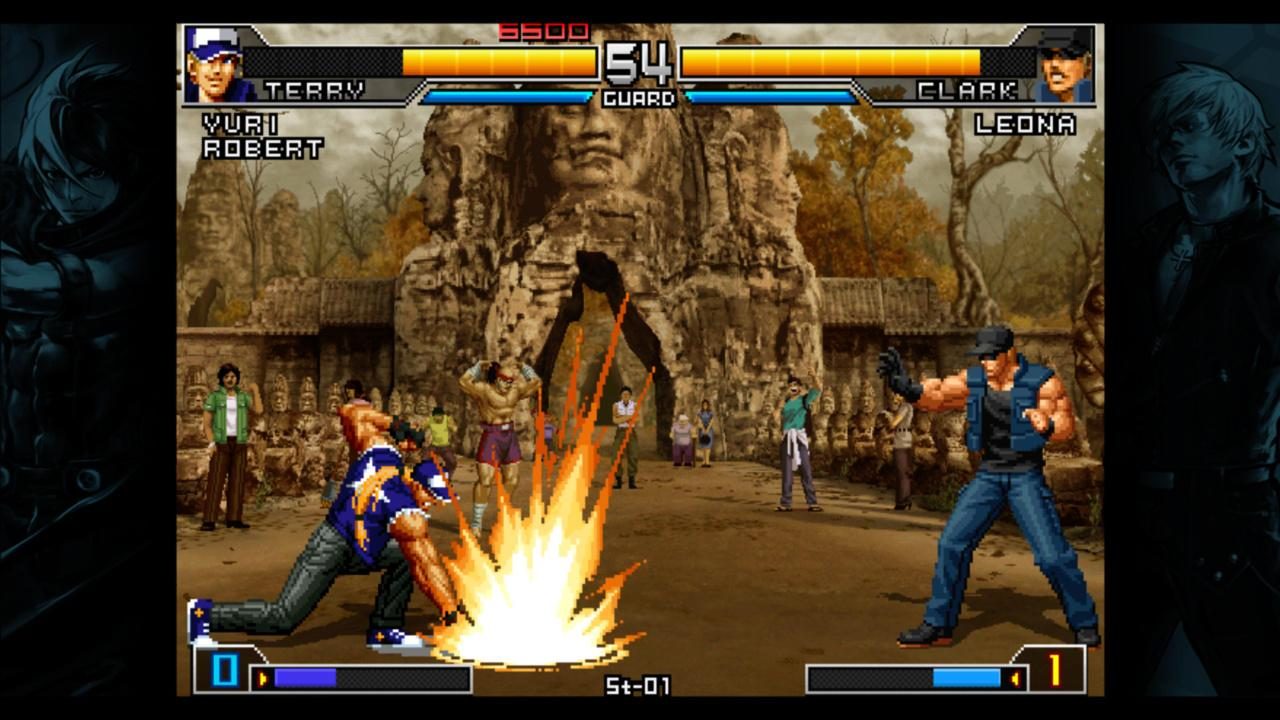Click the St-01 stage label
Image resolution: width=1280 pixels, height=720 pixels.
tap(639, 687)
